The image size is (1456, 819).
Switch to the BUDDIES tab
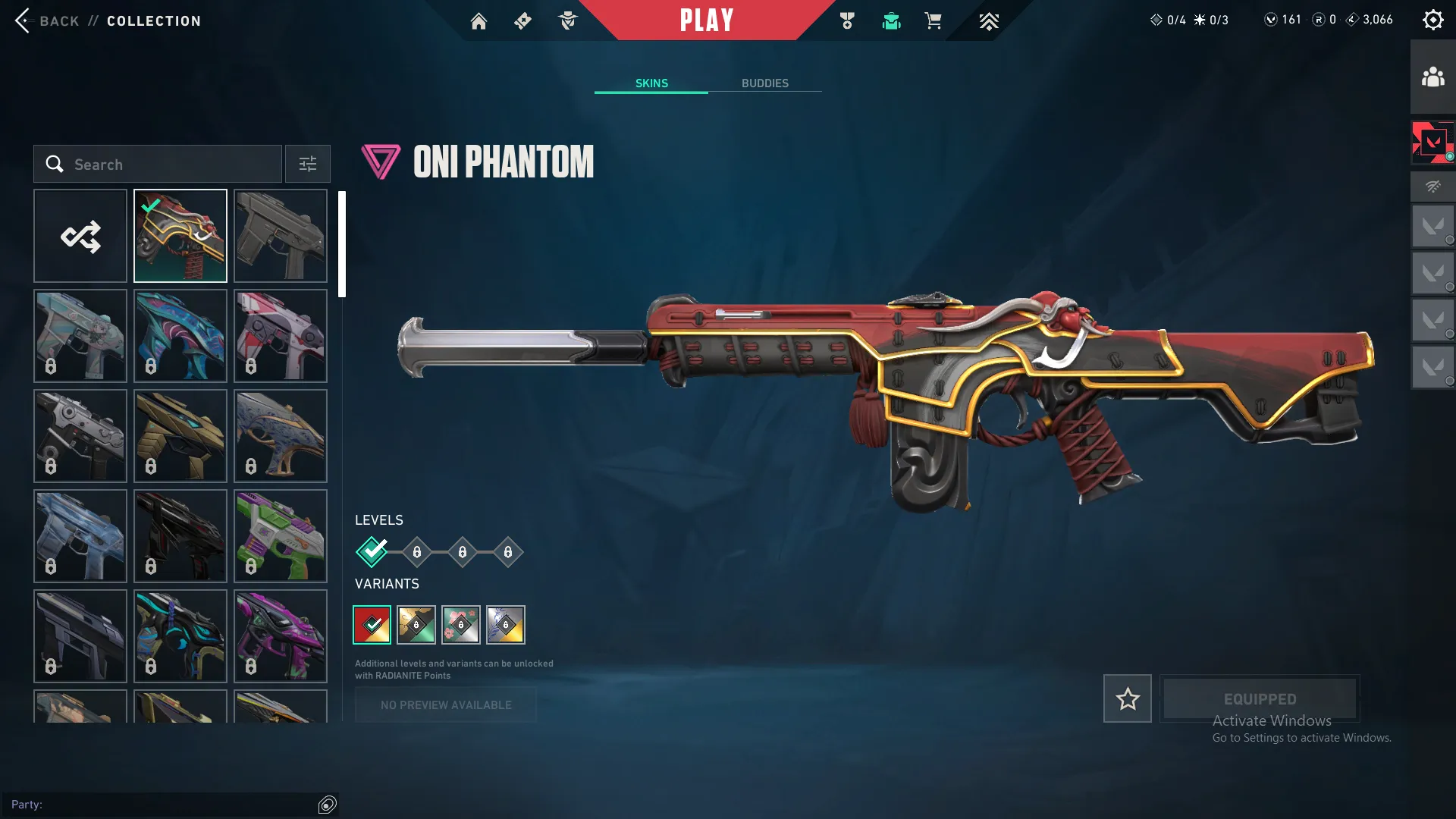[766, 83]
